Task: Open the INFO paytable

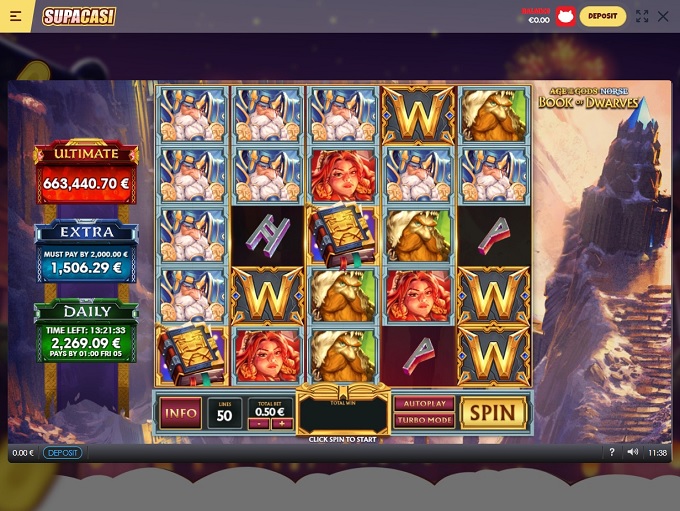Action: 180,412
